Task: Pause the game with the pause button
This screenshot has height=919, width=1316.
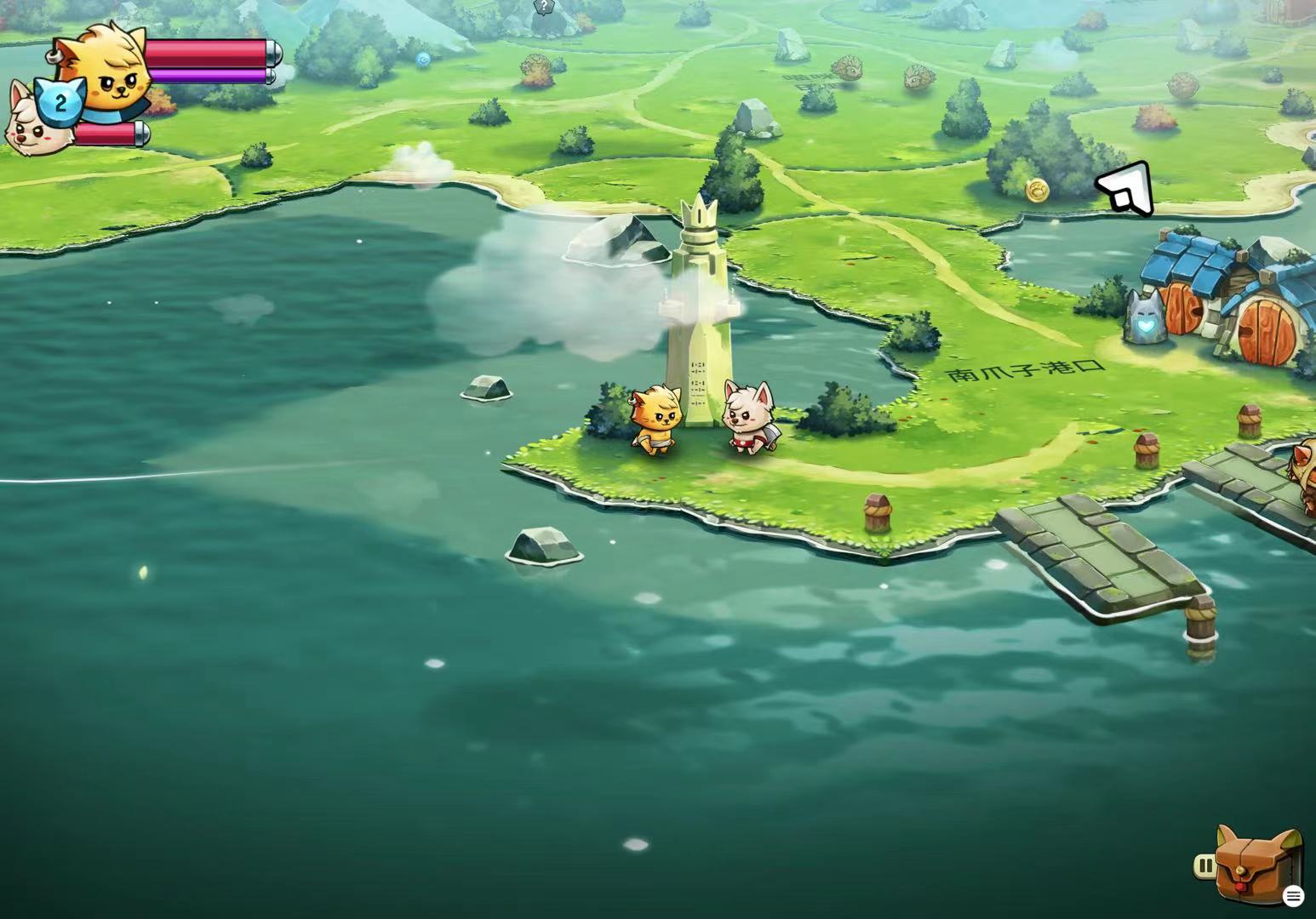Action: click(1204, 866)
